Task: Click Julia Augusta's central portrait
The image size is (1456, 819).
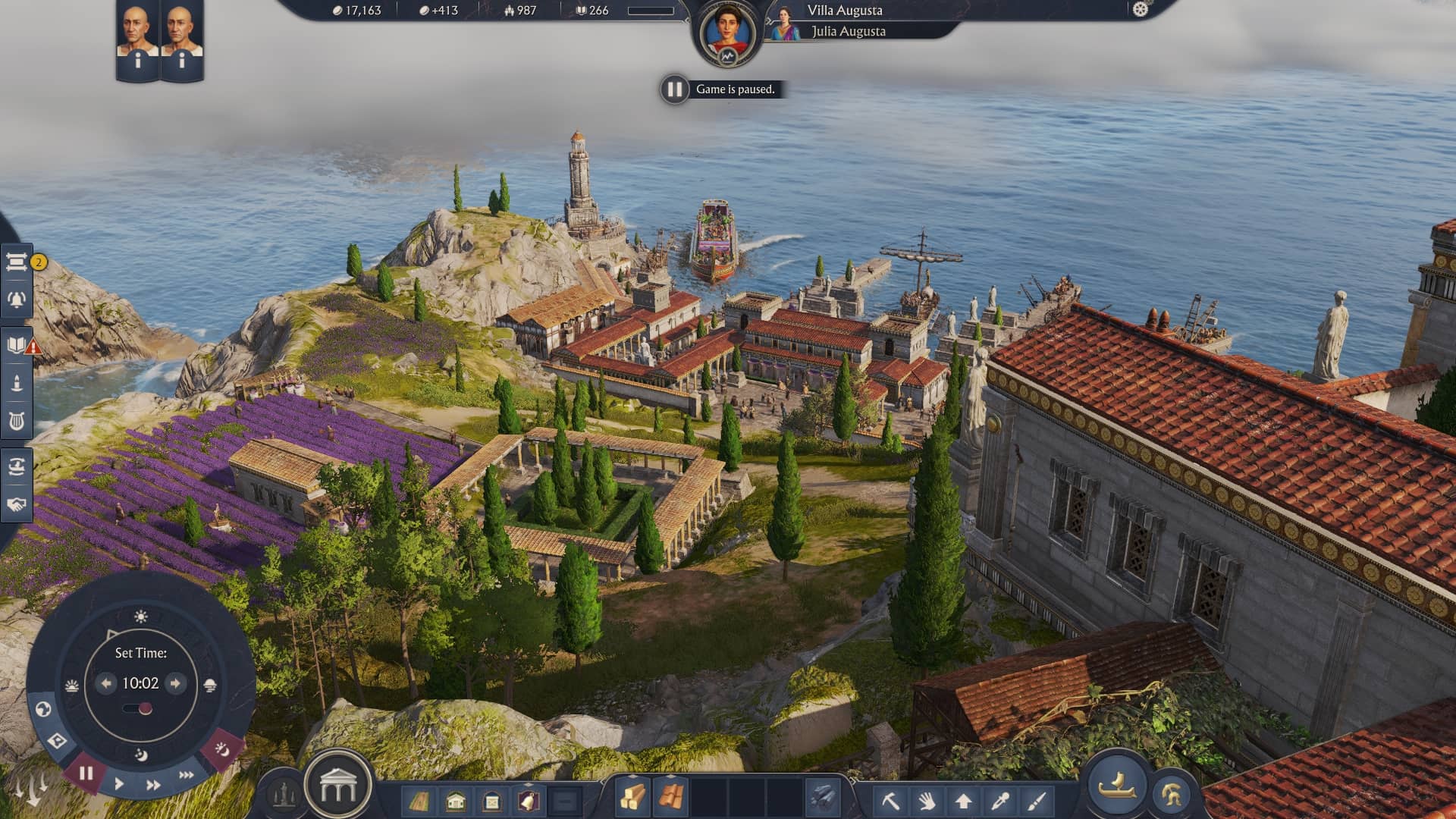Action: click(727, 33)
